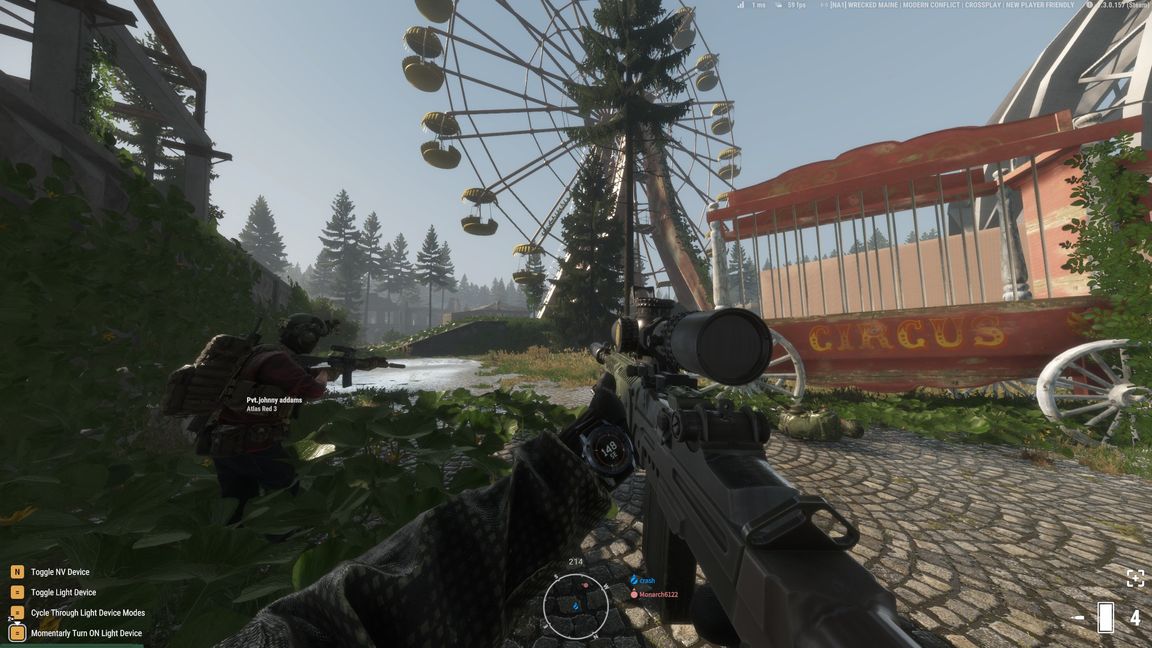Select squad member crash in the list
Screen dimensions: 1152x648
point(646,580)
